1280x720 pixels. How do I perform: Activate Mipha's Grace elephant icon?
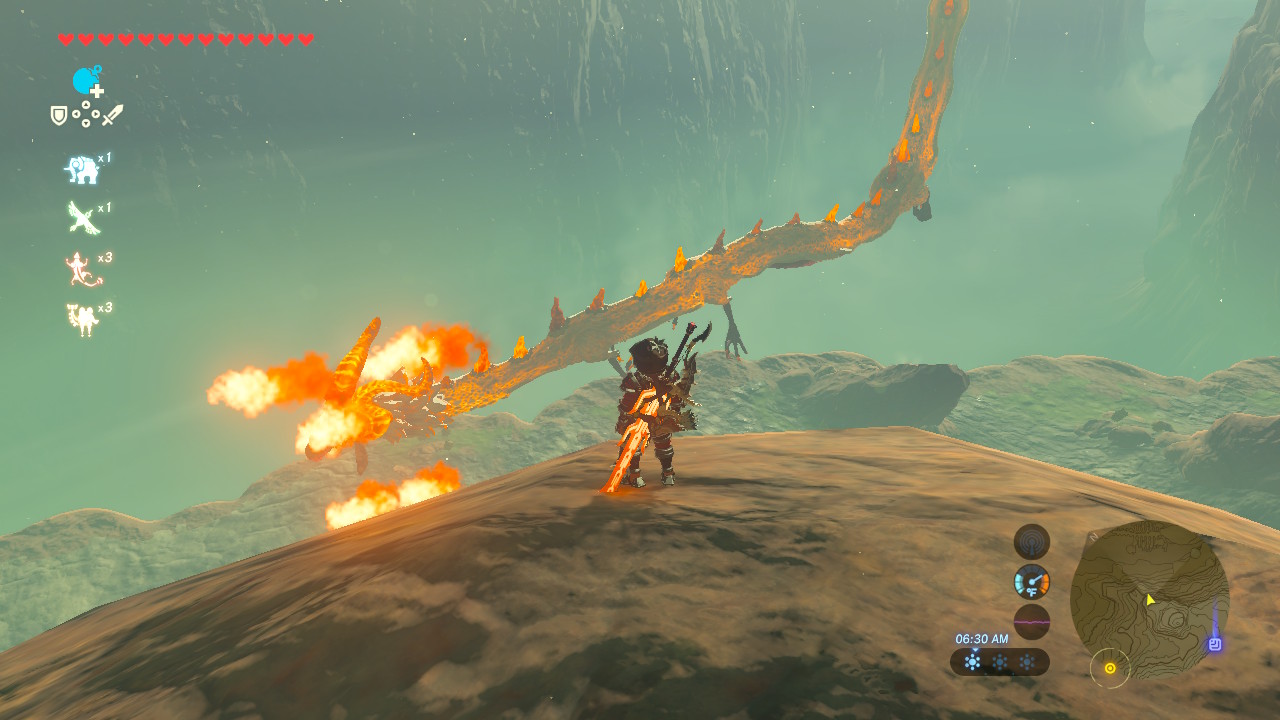pyautogui.click(x=82, y=170)
